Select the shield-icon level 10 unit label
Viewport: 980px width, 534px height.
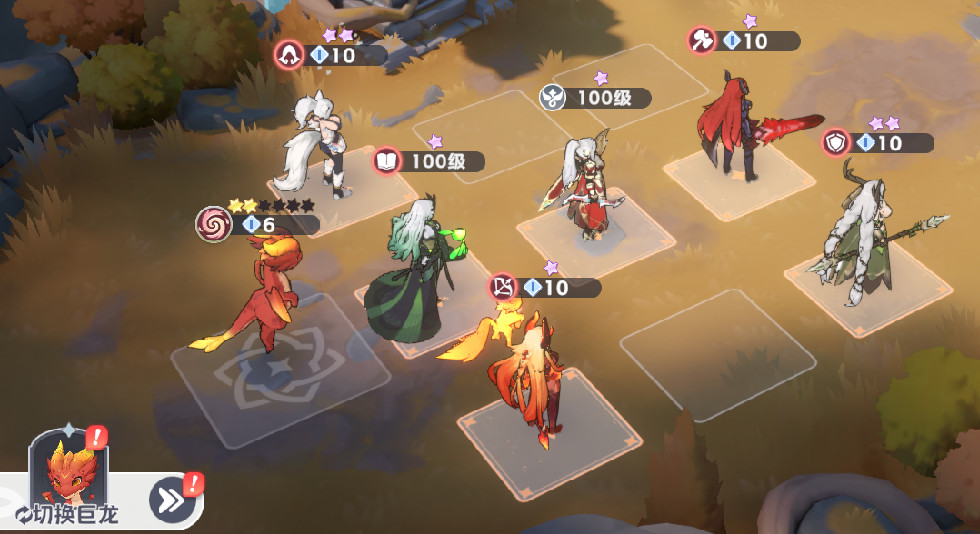pyautogui.click(x=877, y=143)
